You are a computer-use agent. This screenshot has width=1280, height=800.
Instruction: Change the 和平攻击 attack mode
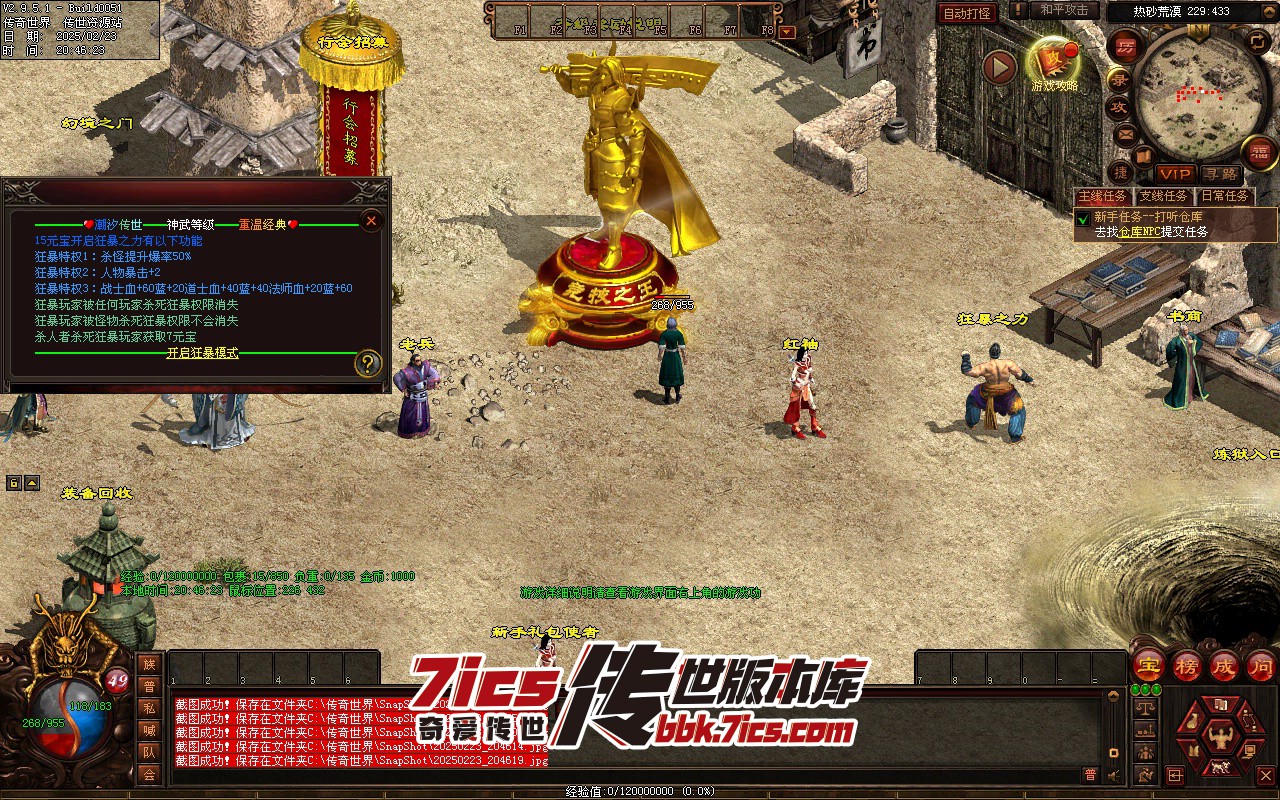pyautogui.click(x=1064, y=10)
